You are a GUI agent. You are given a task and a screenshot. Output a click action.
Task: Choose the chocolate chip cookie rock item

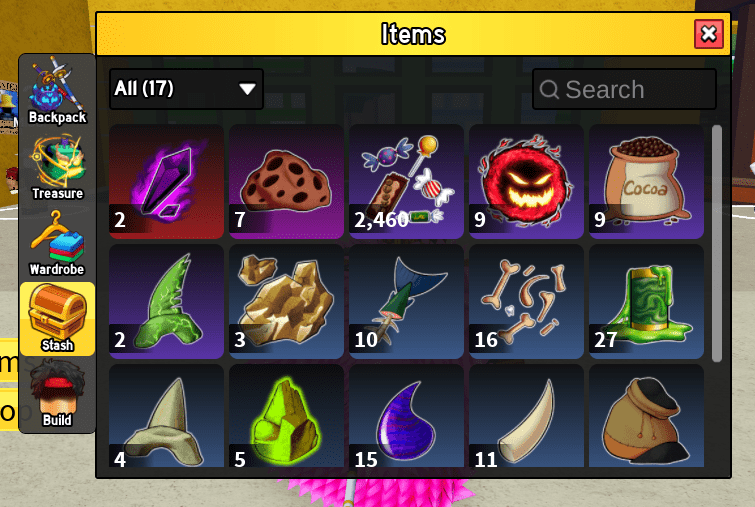(x=286, y=181)
